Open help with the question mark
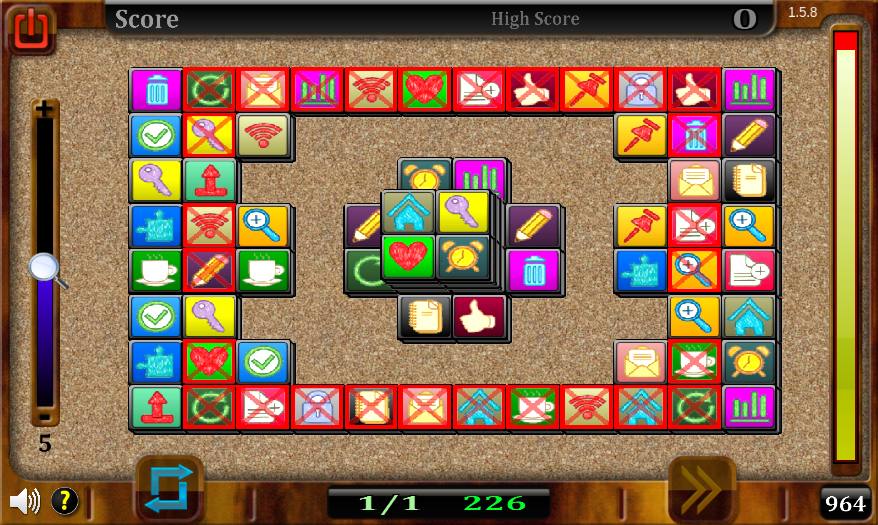This screenshot has height=525, width=878. click(x=64, y=500)
